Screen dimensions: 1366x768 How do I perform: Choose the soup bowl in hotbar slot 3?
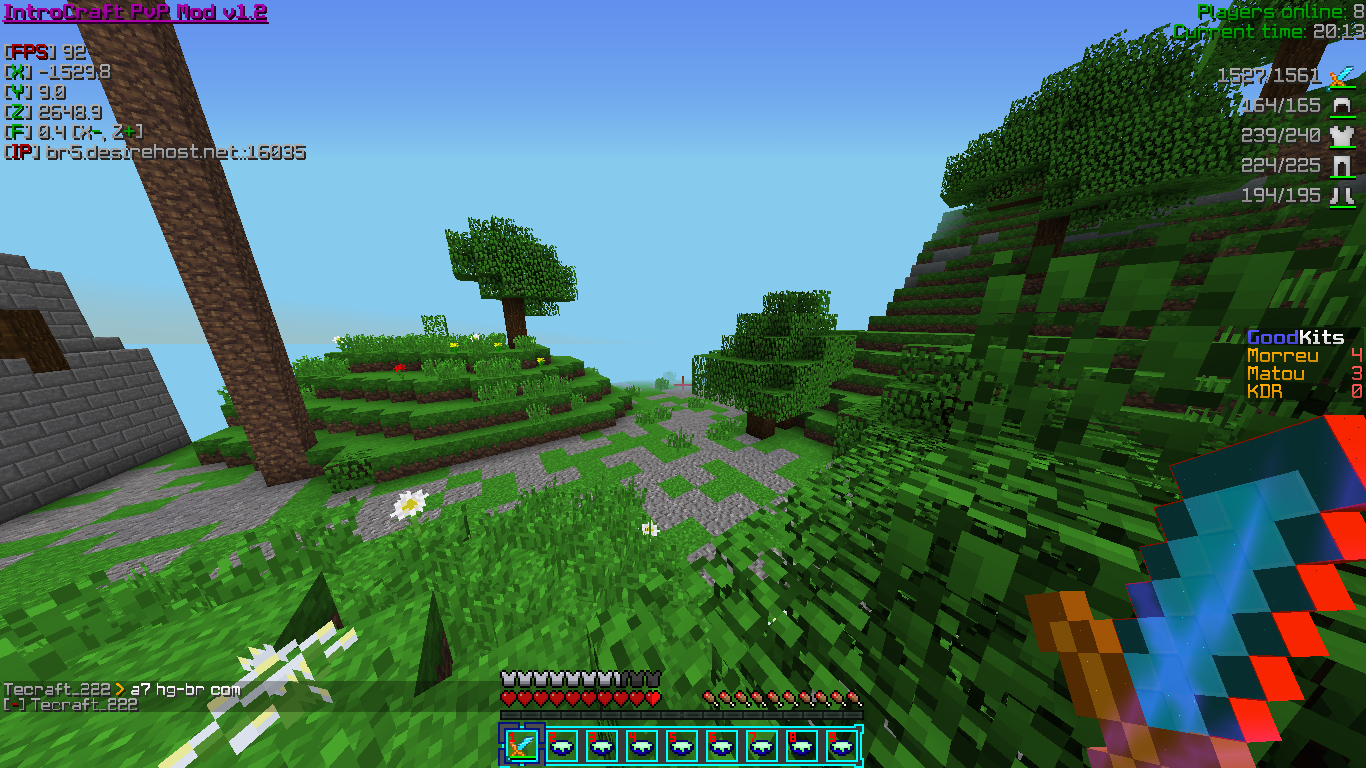pos(601,745)
